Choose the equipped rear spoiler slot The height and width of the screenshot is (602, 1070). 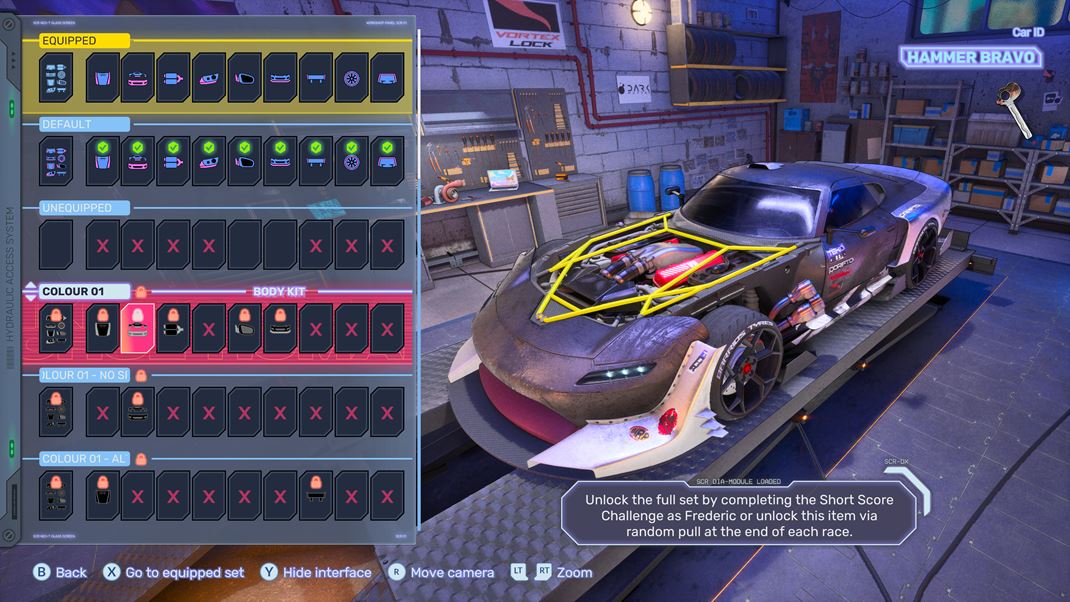tap(316, 78)
